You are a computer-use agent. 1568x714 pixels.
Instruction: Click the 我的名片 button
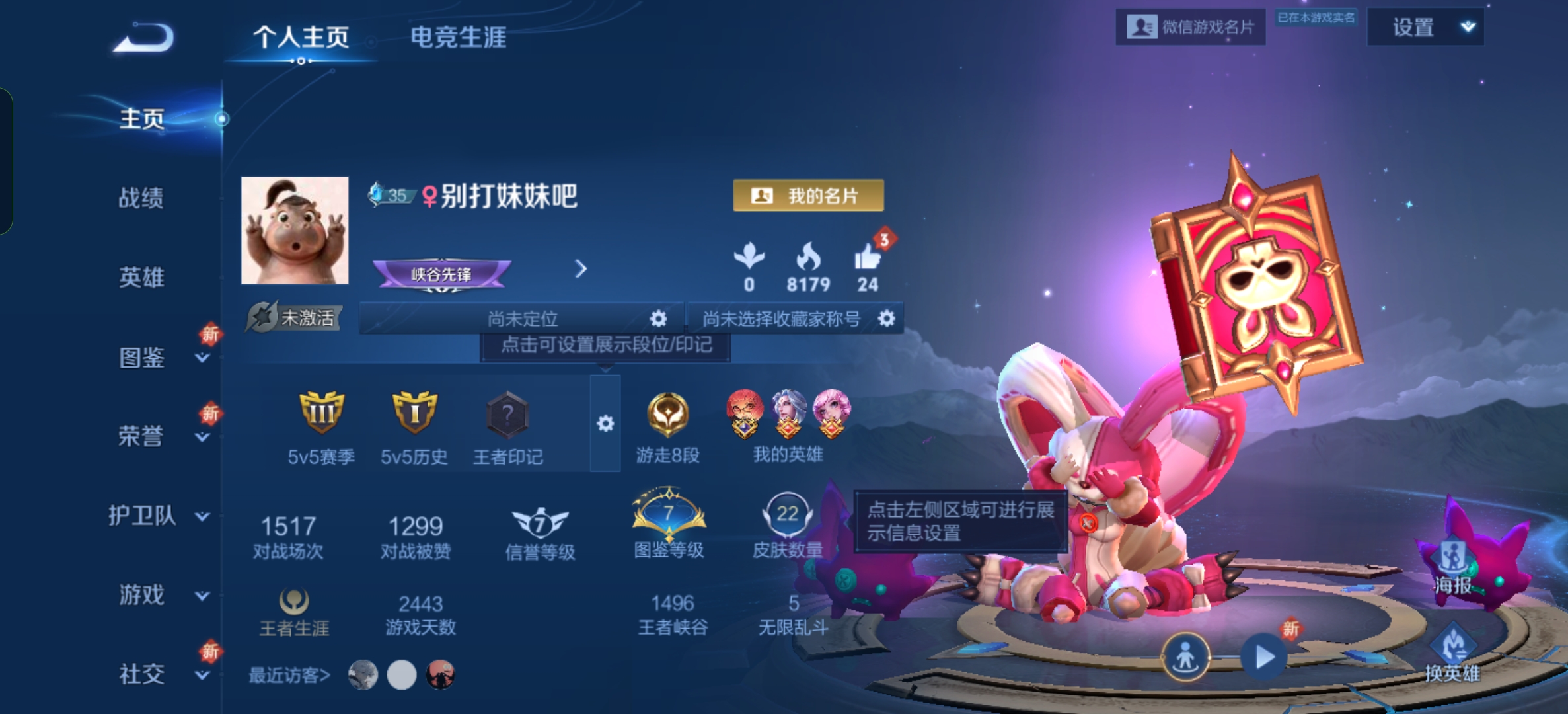pos(810,196)
